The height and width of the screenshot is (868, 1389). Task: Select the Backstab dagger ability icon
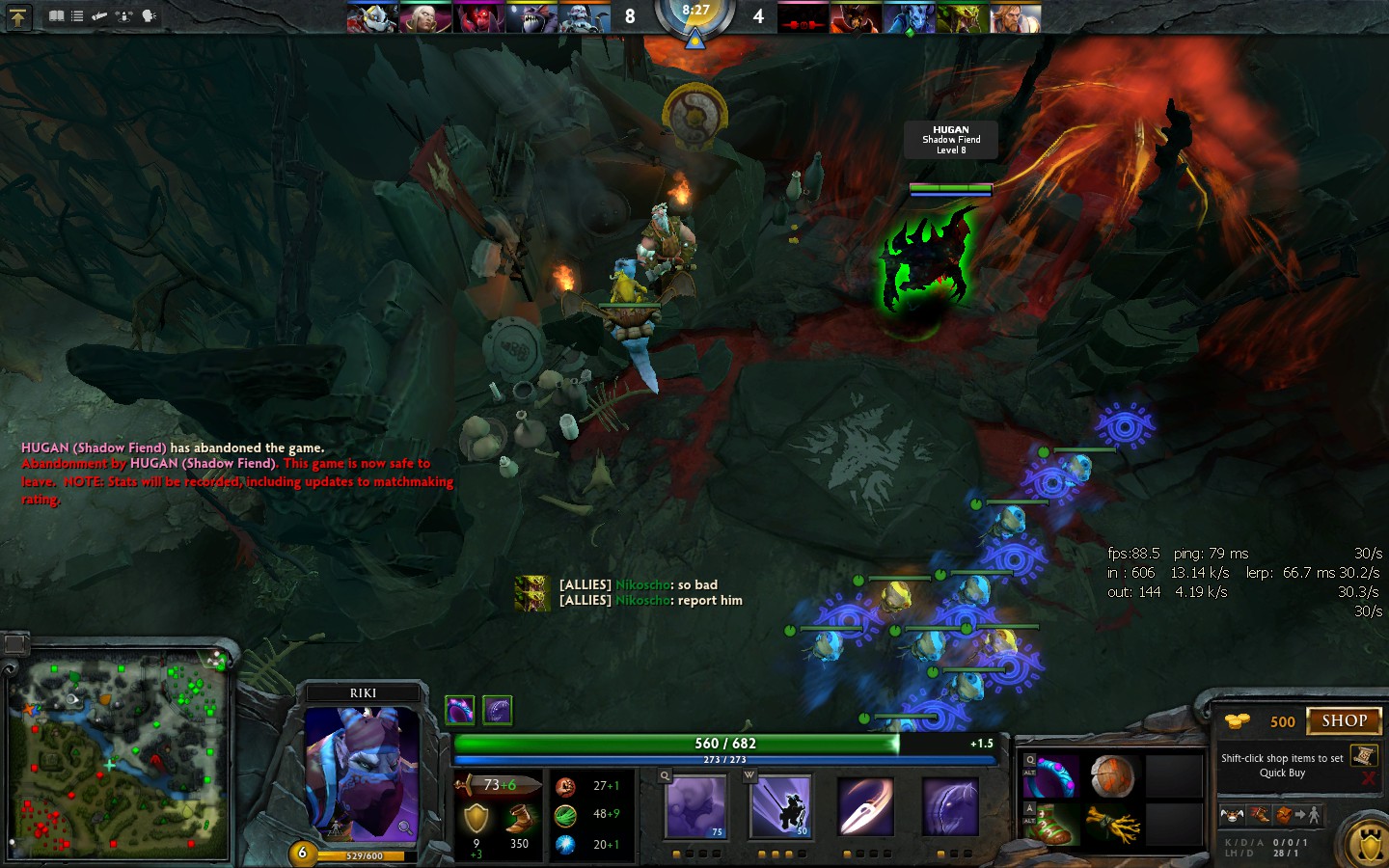coord(865,806)
